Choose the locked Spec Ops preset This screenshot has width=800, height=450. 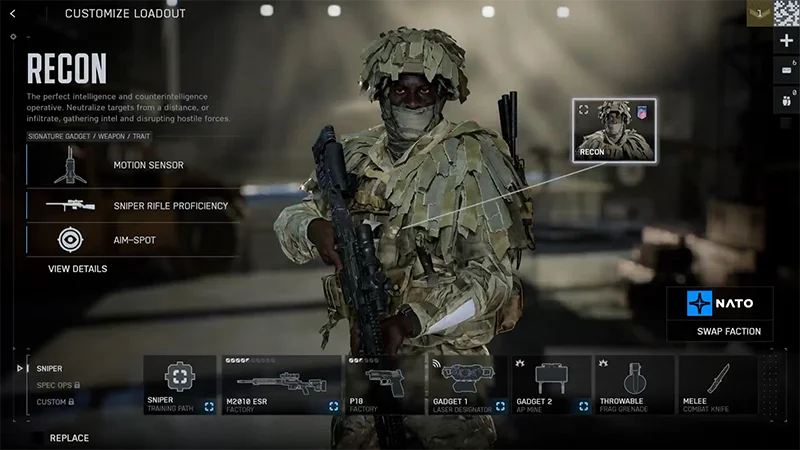point(56,385)
